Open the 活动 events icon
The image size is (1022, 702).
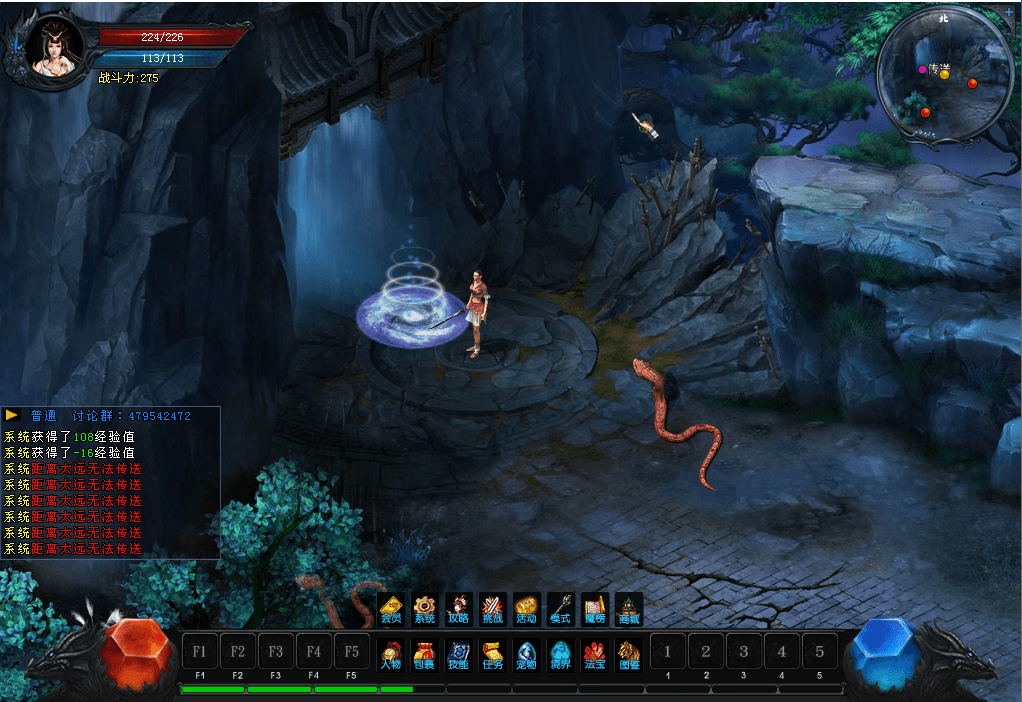tap(526, 608)
